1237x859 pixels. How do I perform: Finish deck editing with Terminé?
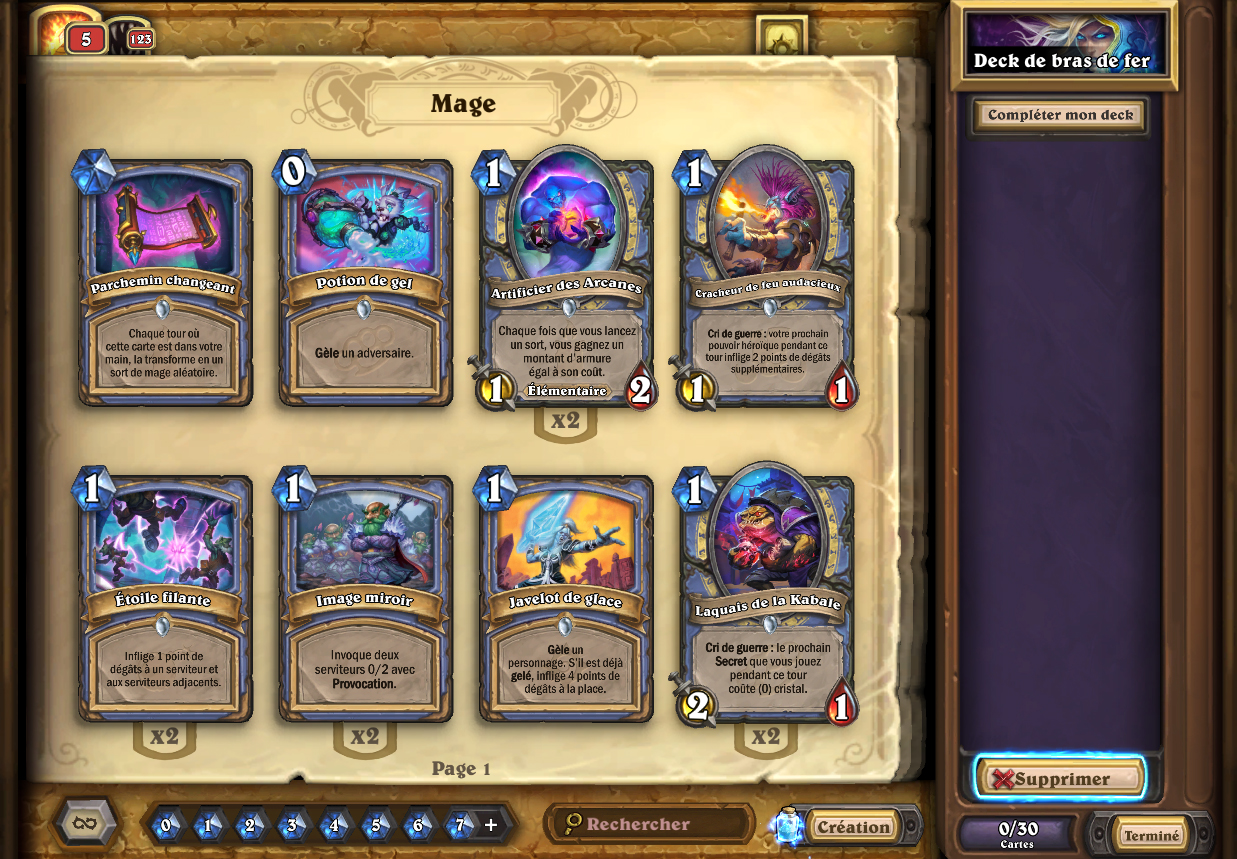(x=1151, y=835)
